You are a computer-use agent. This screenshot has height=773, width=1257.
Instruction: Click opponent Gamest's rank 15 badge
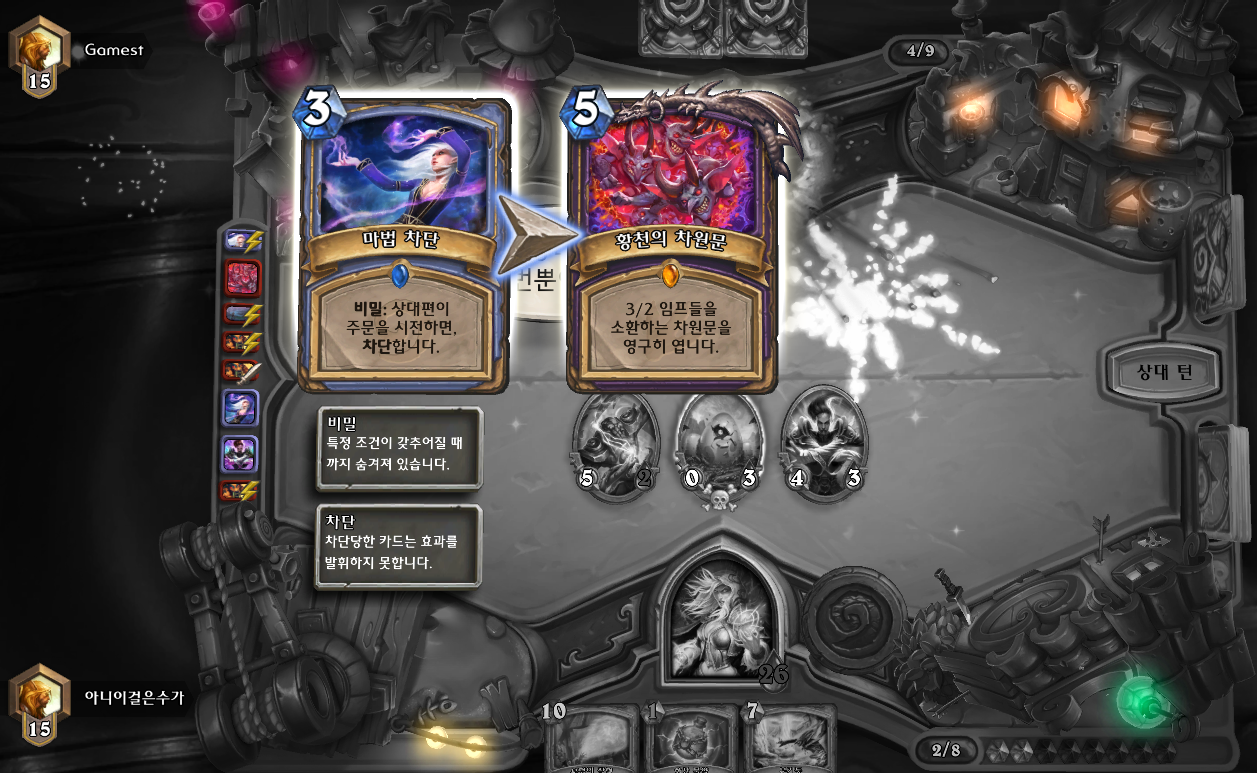pyautogui.click(x=39, y=56)
